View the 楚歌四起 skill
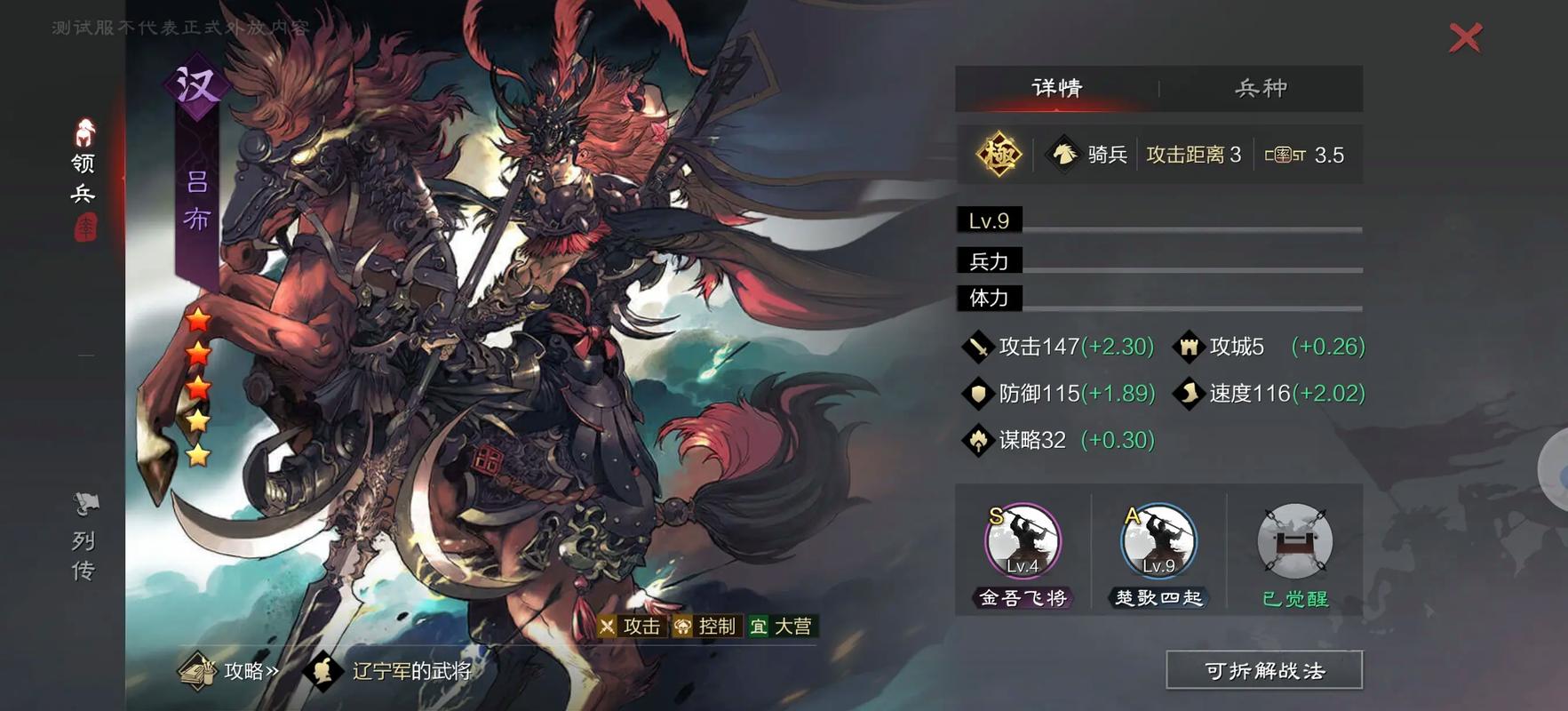The width and height of the screenshot is (1568, 711). [x=1158, y=542]
